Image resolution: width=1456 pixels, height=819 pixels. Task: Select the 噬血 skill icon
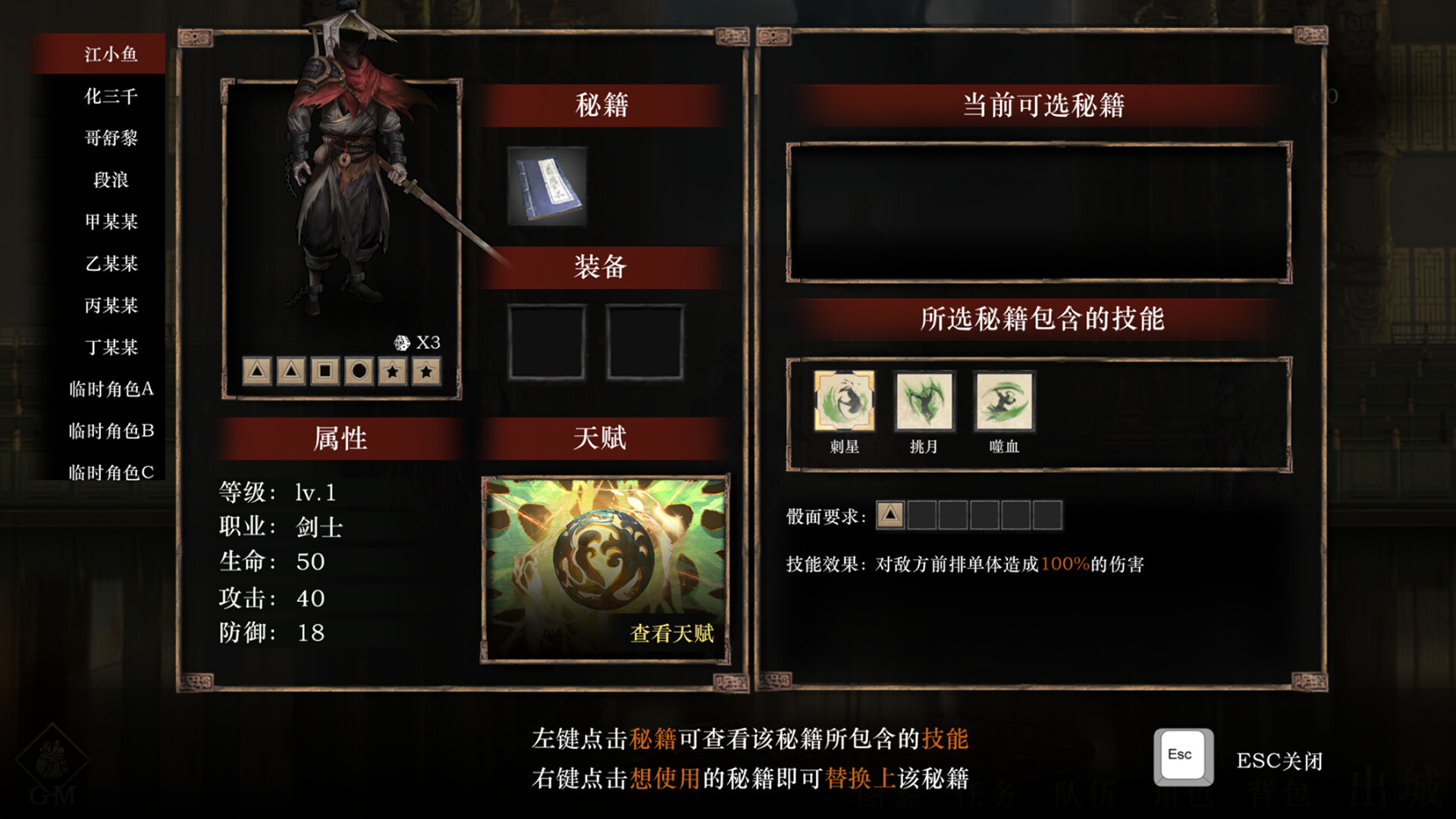coord(1003,402)
